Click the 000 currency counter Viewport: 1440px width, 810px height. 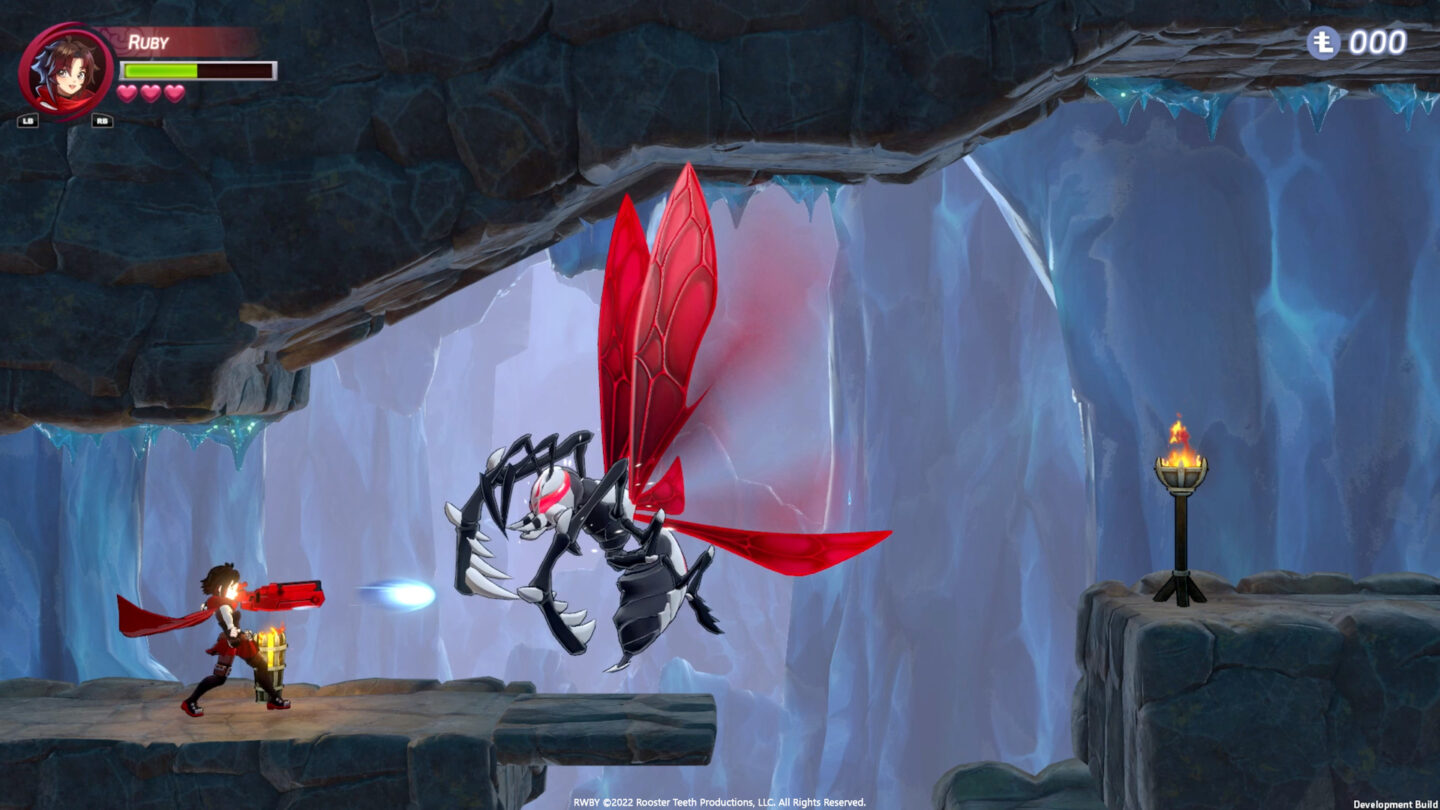click(x=1375, y=44)
